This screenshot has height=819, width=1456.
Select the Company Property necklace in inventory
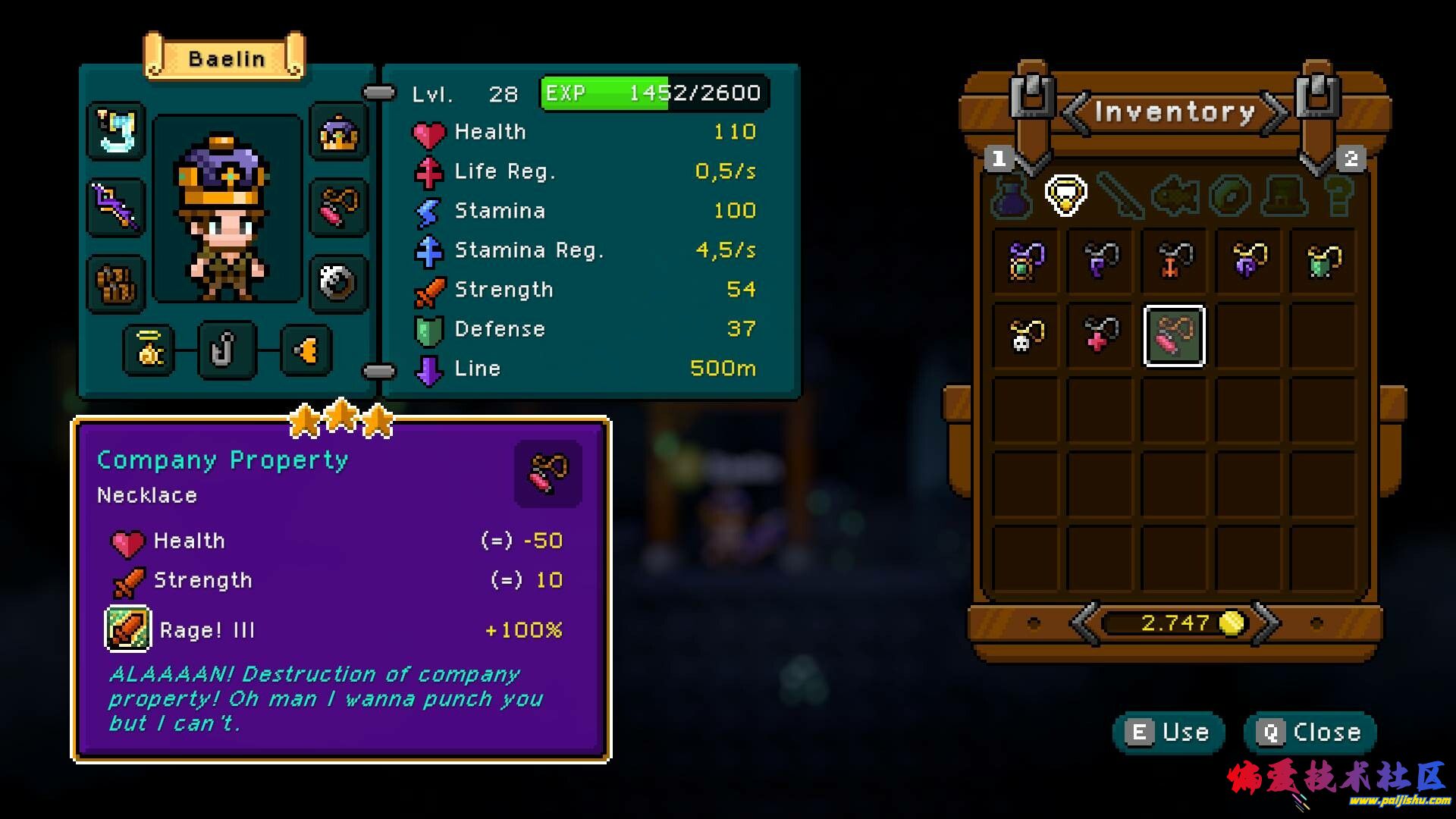click(1174, 336)
